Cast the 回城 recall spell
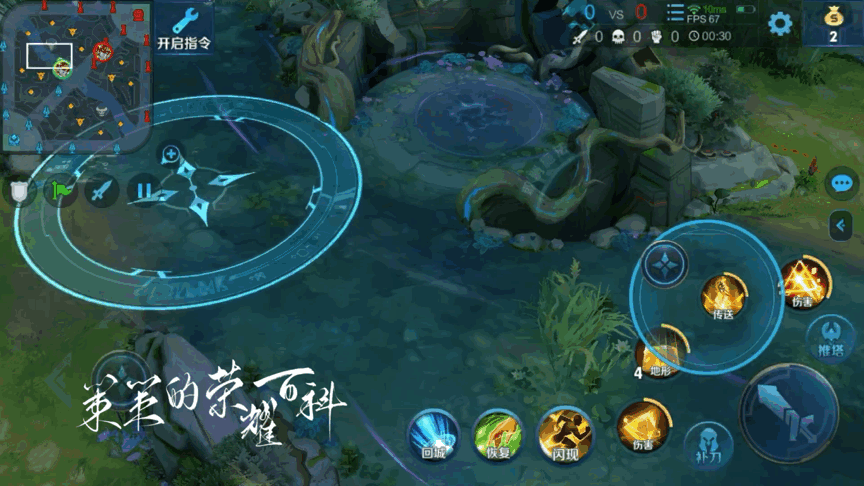864x486 pixels. 433,434
